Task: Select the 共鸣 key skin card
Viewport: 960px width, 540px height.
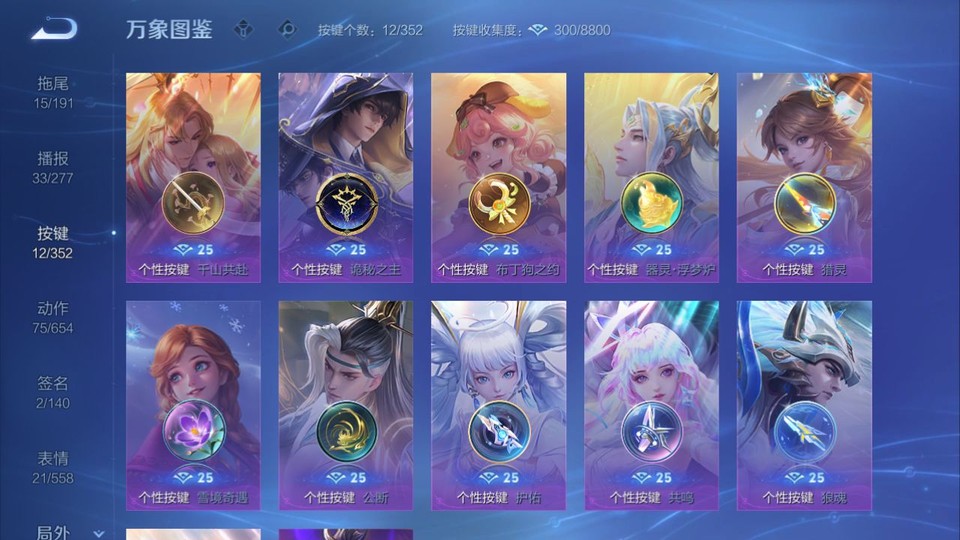Action: tap(651, 405)
